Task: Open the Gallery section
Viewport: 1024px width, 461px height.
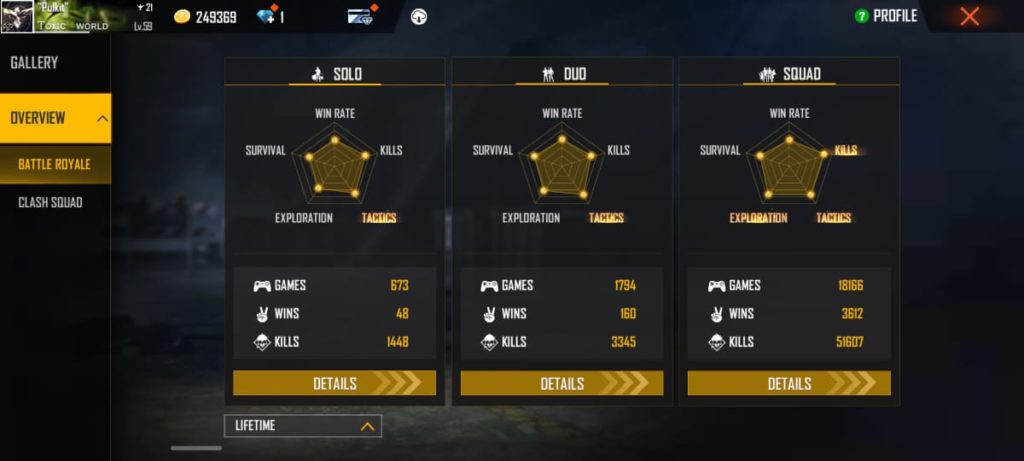Action: click(x=35, y=63)
